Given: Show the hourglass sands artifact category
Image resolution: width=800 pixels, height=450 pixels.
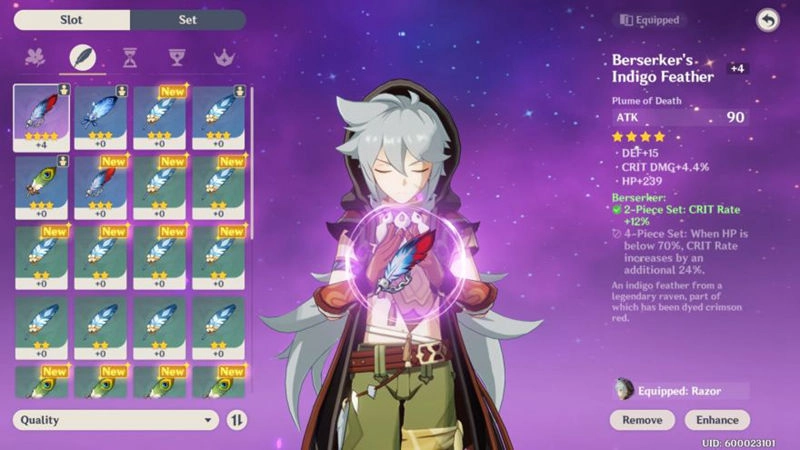Looking at the screenshot, I should click(x=130, y=58).
